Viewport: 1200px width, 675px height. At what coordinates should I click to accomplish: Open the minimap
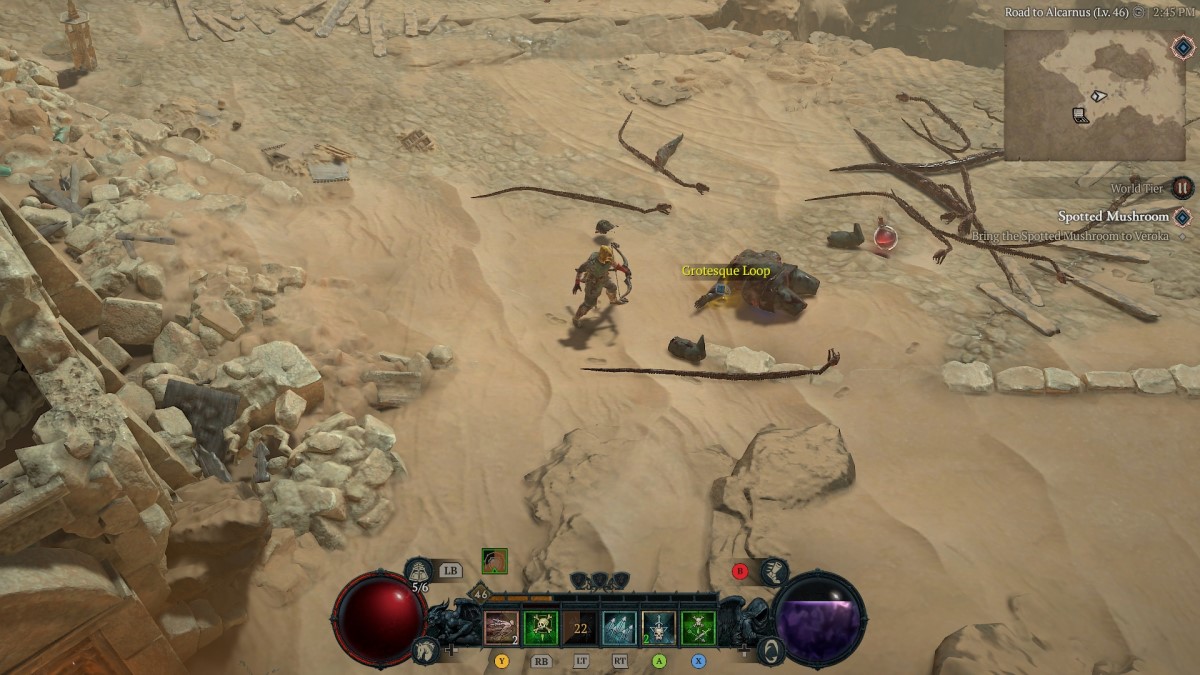[1094, 95]
